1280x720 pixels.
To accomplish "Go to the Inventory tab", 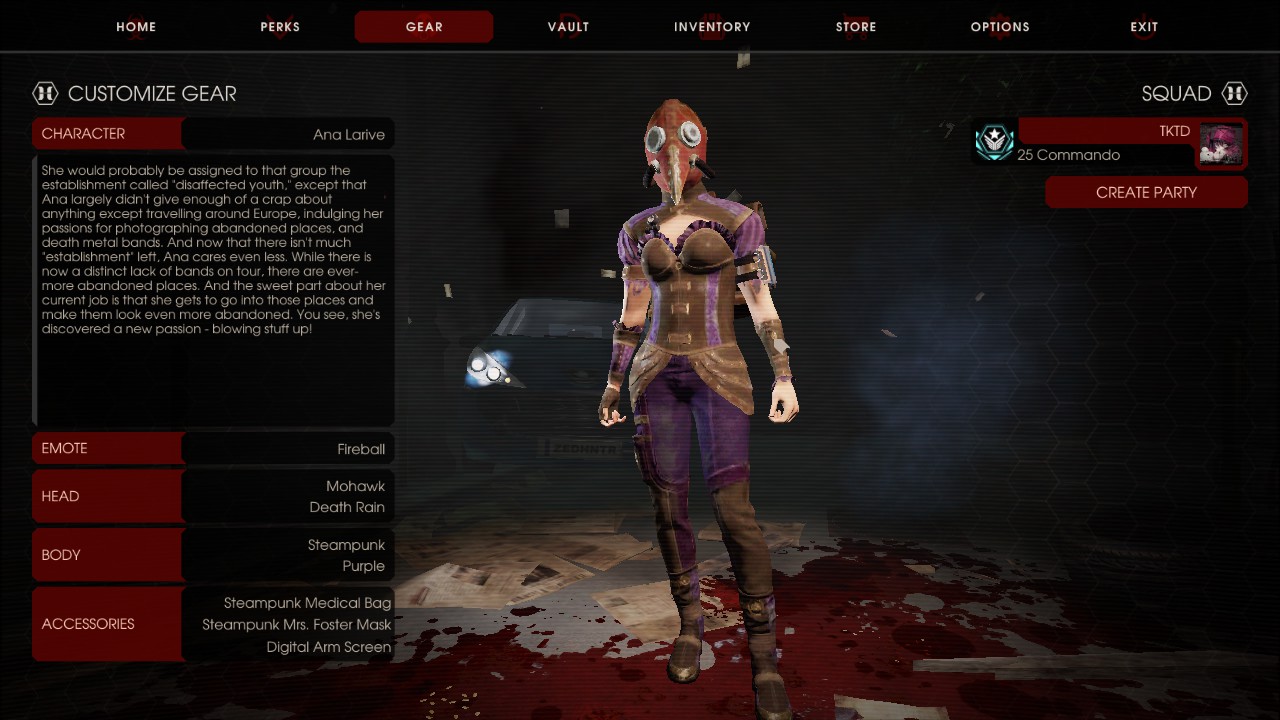I will [712, 27].
